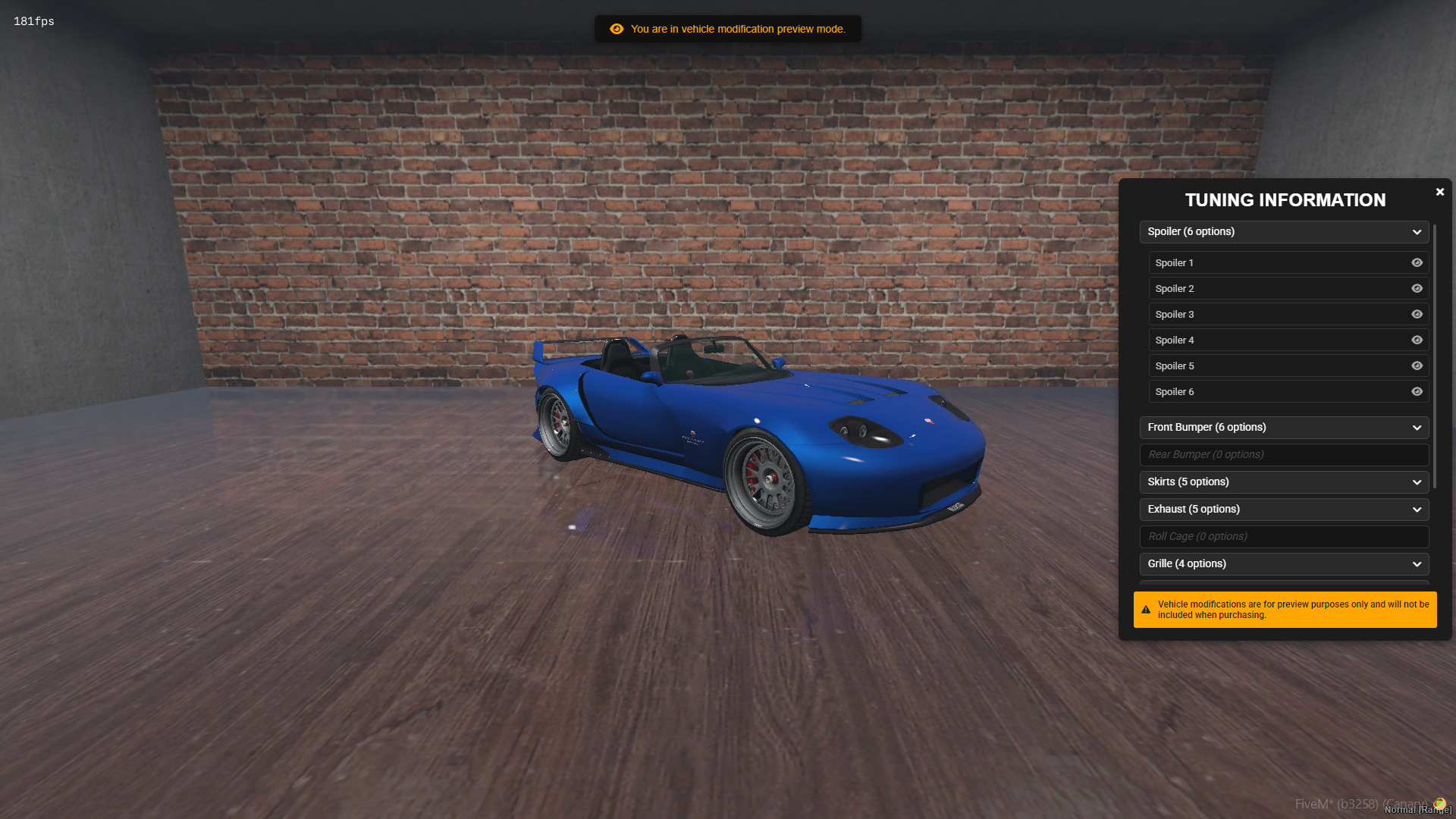Image resolution: width=1456 pixels, height=819 pixels.
Task: Select the Spoiler 3 row
Action: [x=1274, y=315]
